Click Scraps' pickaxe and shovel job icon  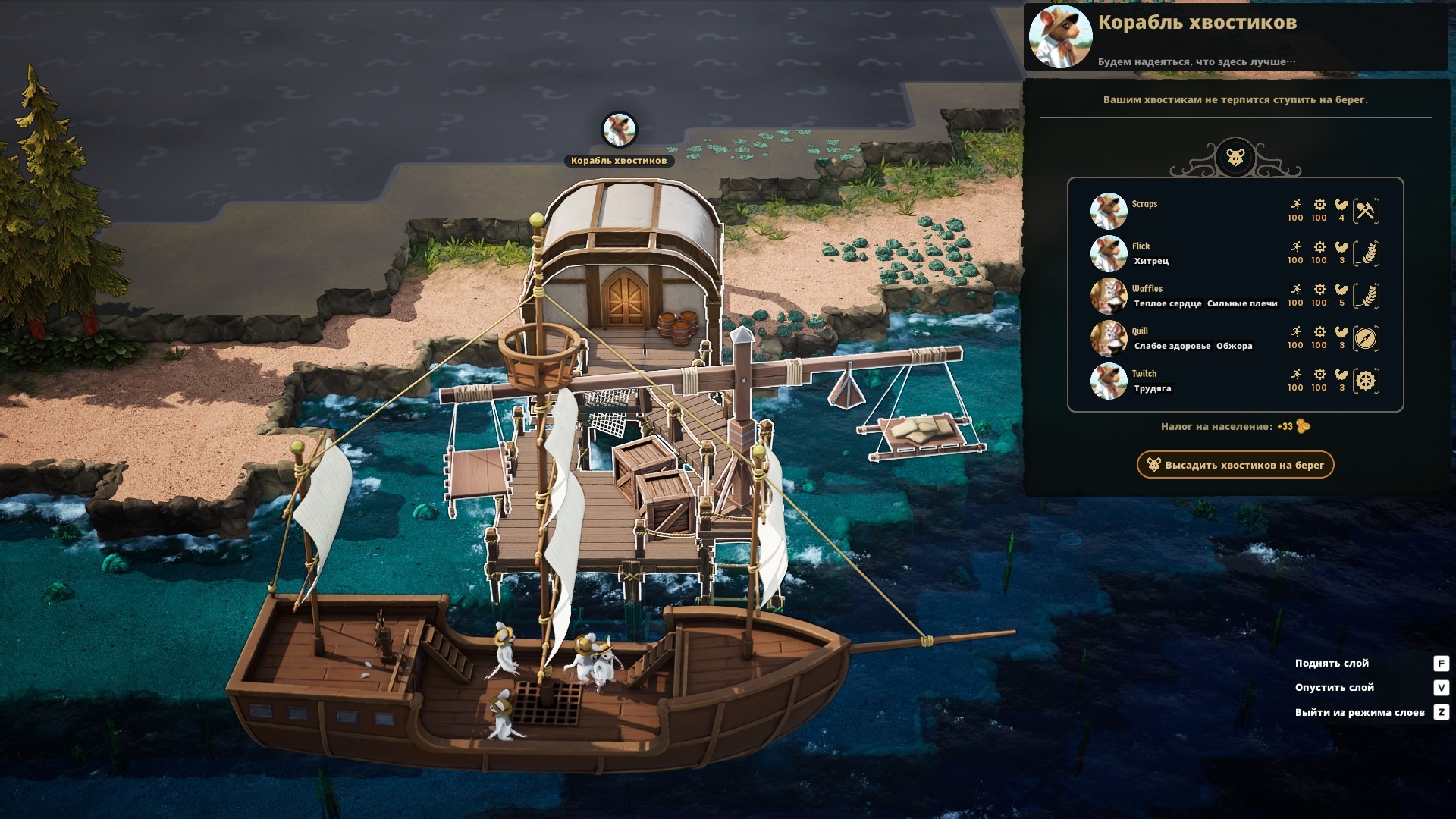(1366, 211)
